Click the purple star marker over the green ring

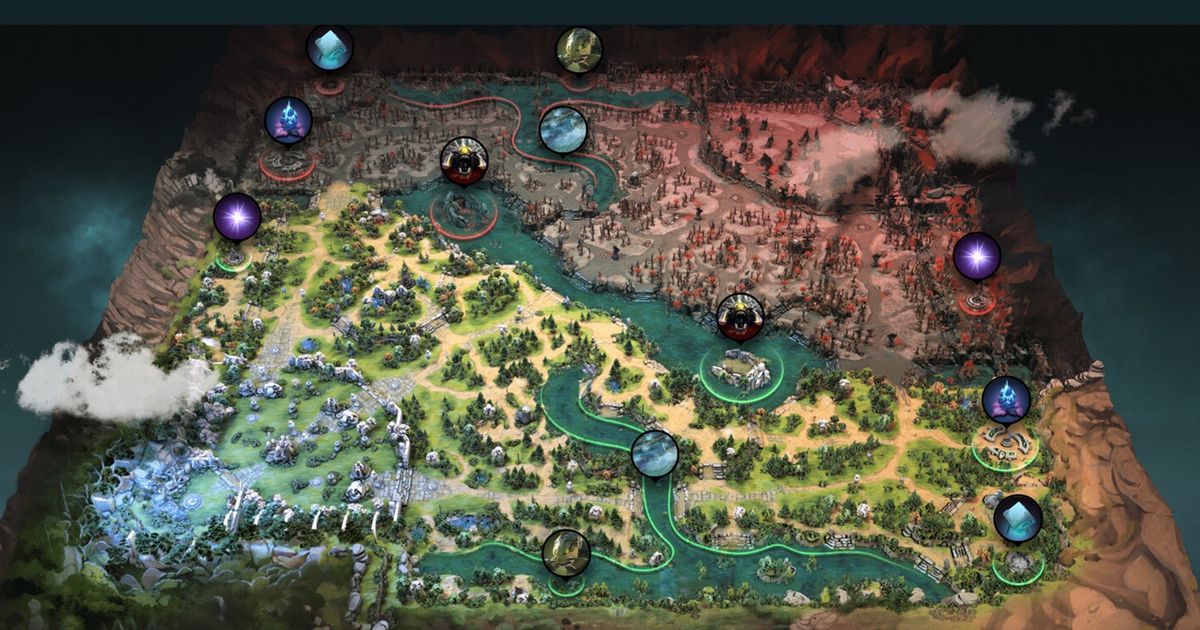pyautogui.click(x=237, y=217)
